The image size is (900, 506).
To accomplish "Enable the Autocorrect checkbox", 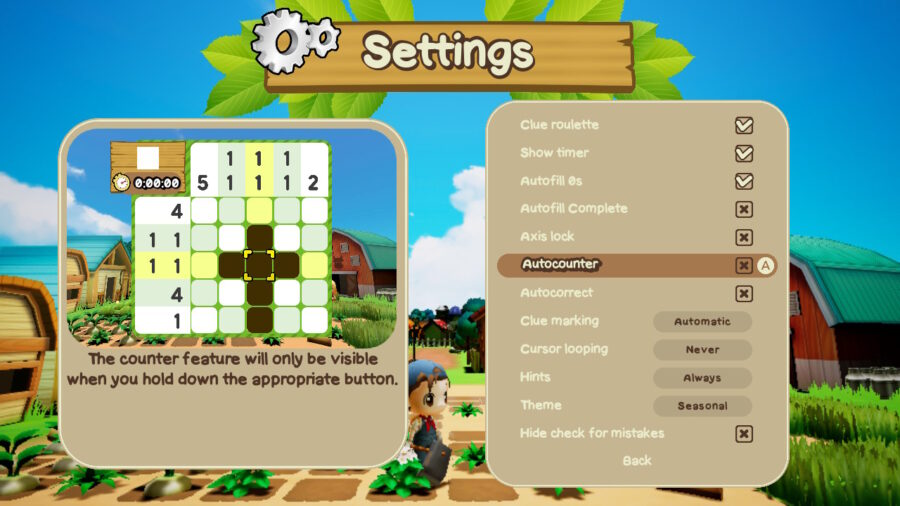I will tap(743, 294).
